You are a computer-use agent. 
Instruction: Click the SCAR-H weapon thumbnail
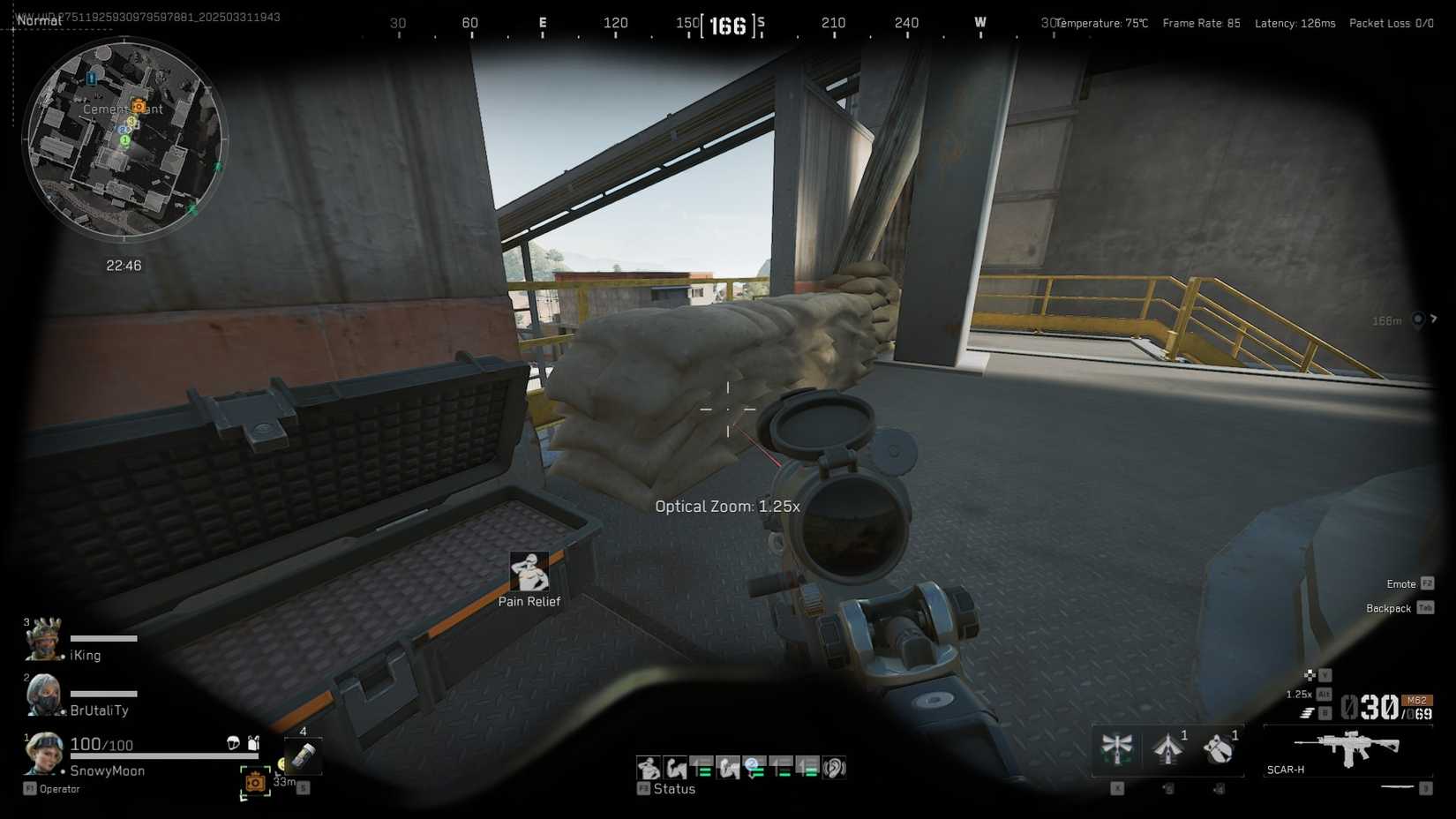1346,746
